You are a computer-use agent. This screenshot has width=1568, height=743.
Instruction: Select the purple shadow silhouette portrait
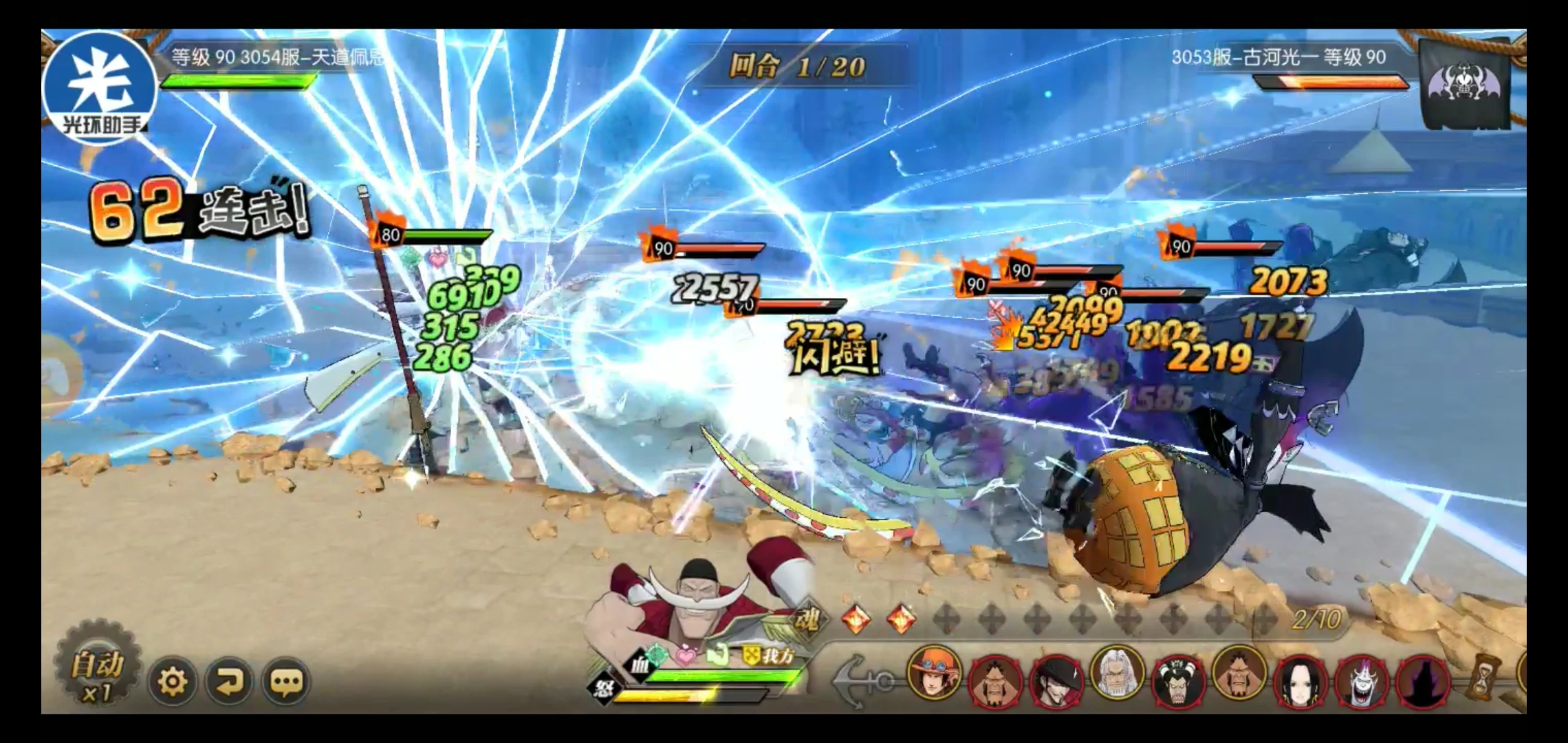[x=1422, y=681]
